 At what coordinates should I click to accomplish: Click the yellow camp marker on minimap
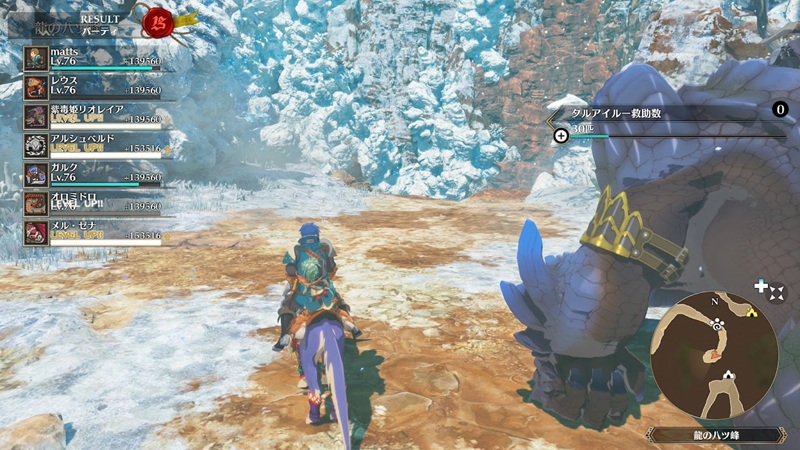coord(751,313)
